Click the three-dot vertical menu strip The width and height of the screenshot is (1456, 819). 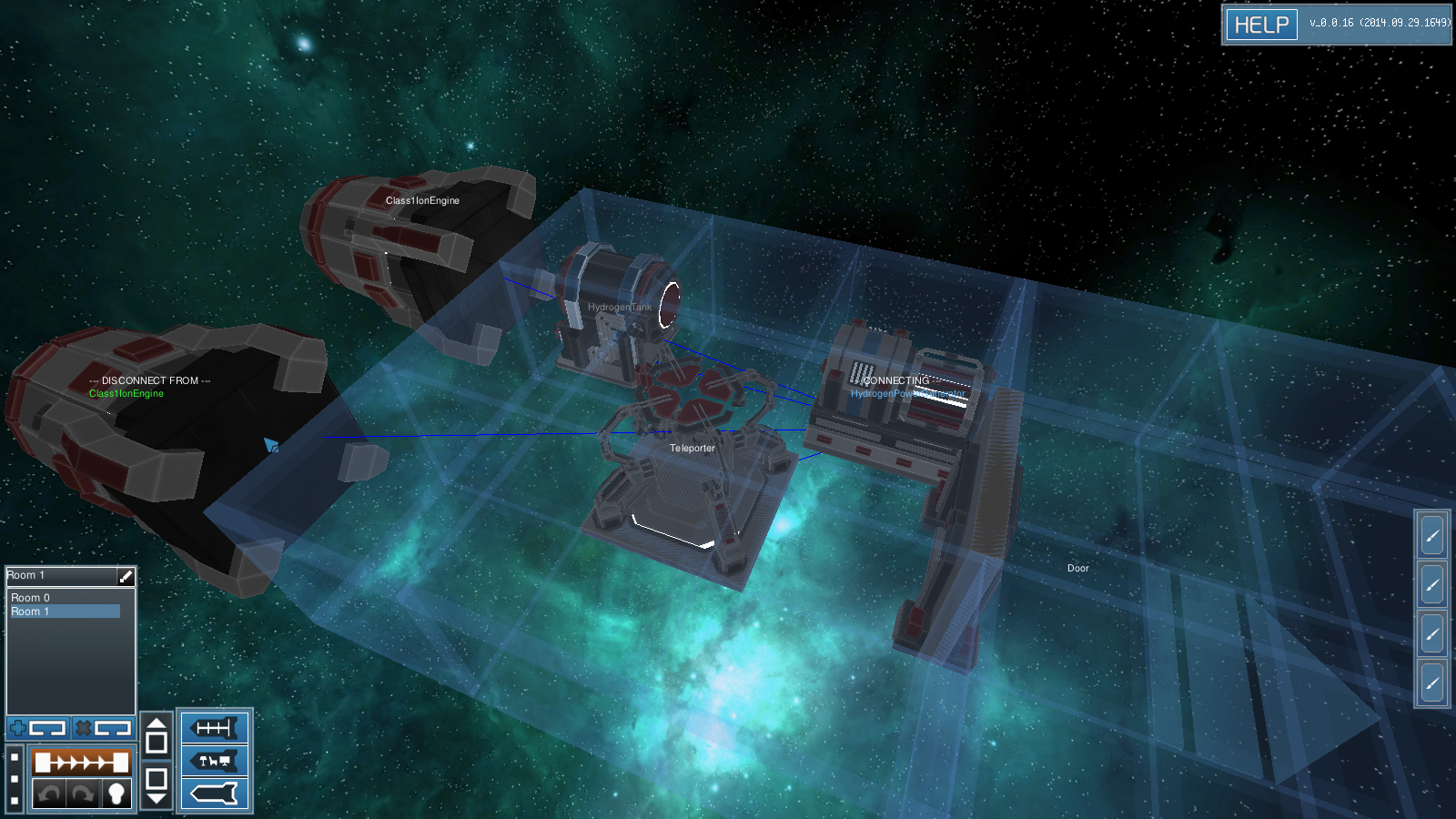[15, 779]
